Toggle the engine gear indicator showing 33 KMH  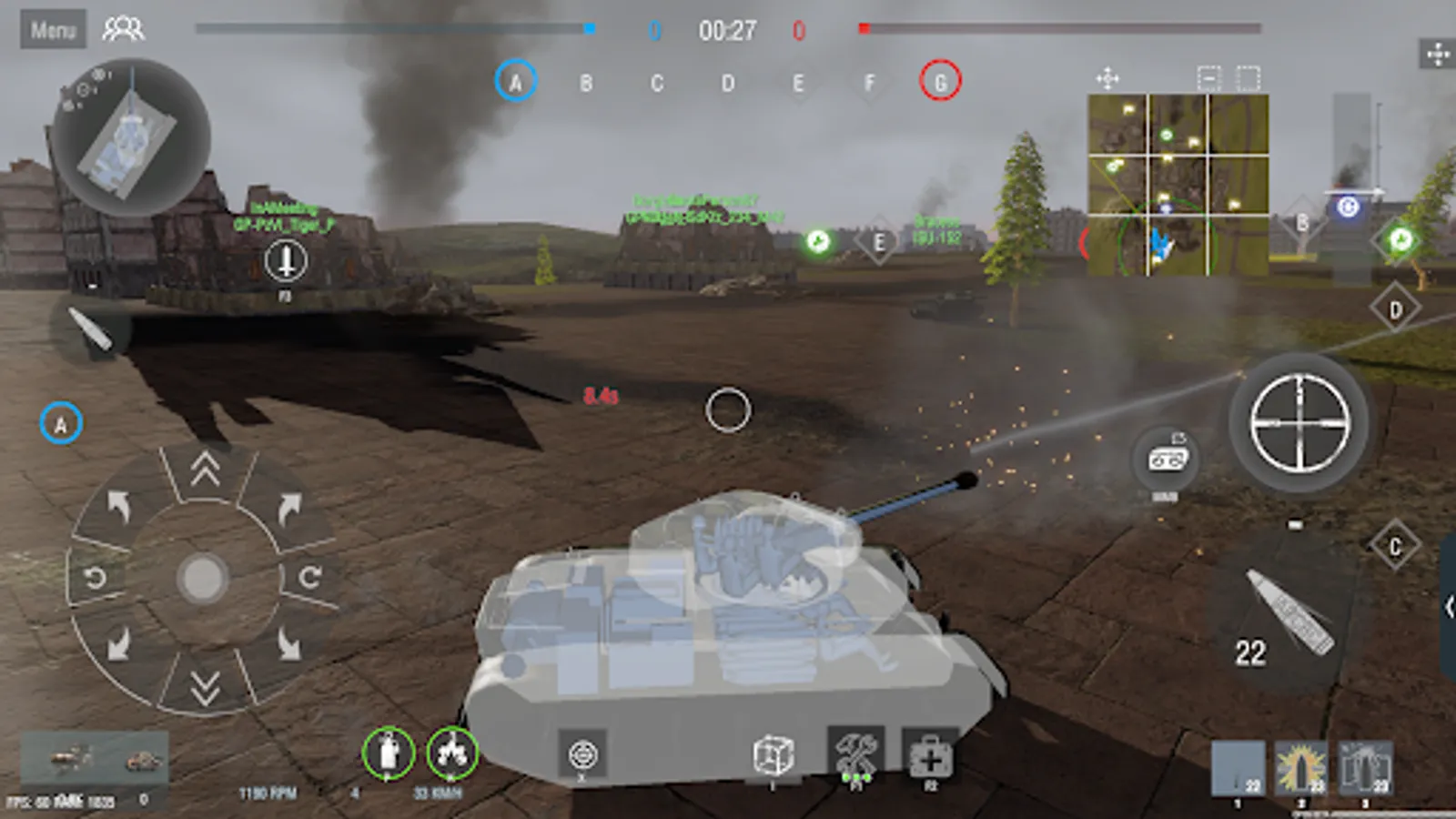click(x=453, y=753)
